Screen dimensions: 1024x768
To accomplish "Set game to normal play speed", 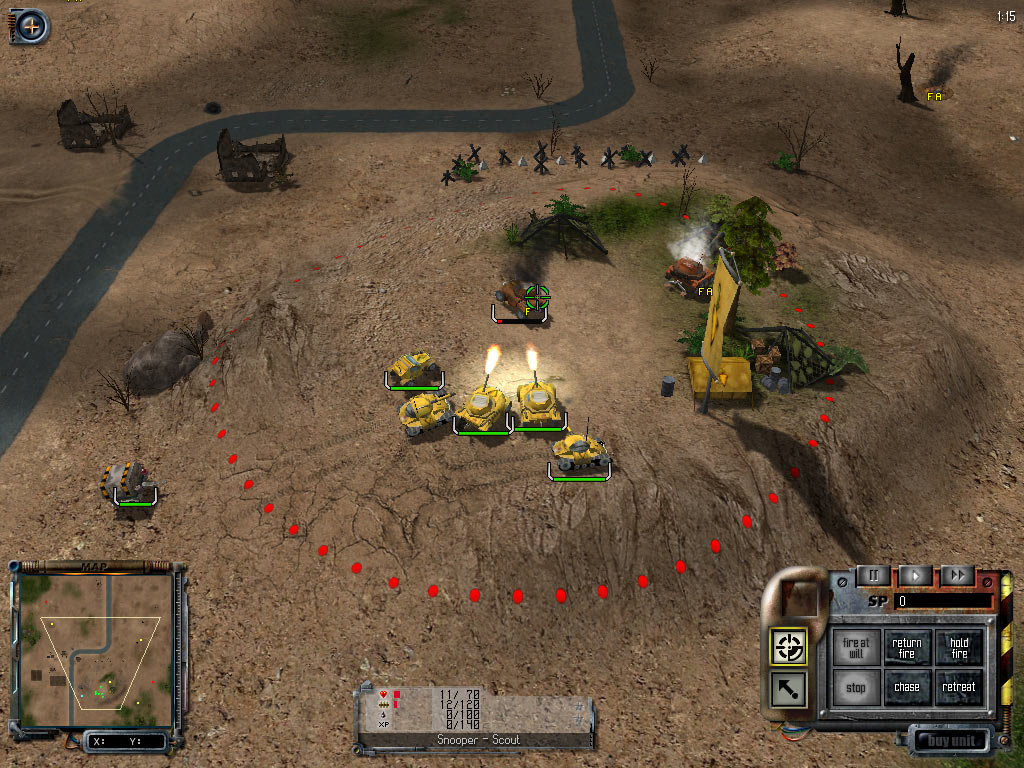I will pos(915,576).
